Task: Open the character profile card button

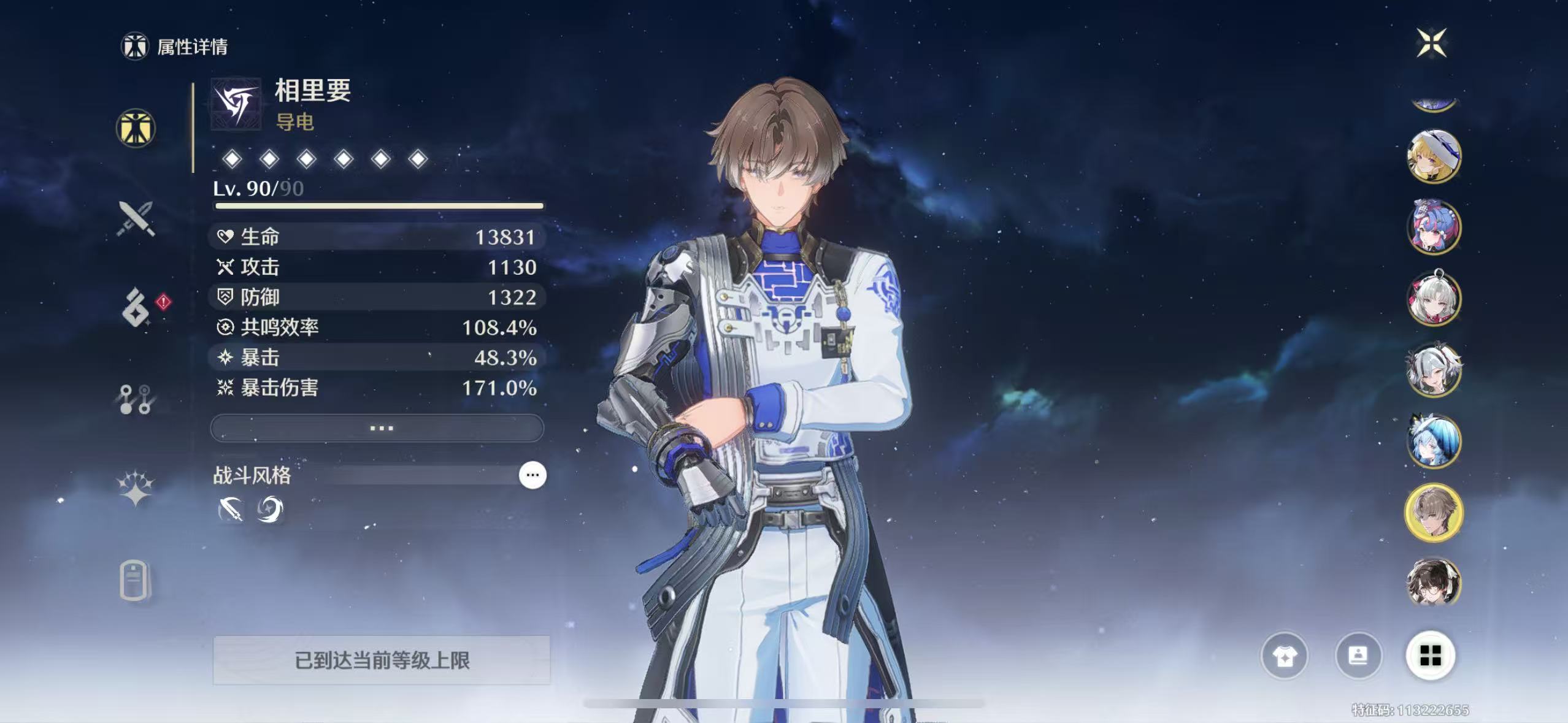Action: click(1358, 656)
